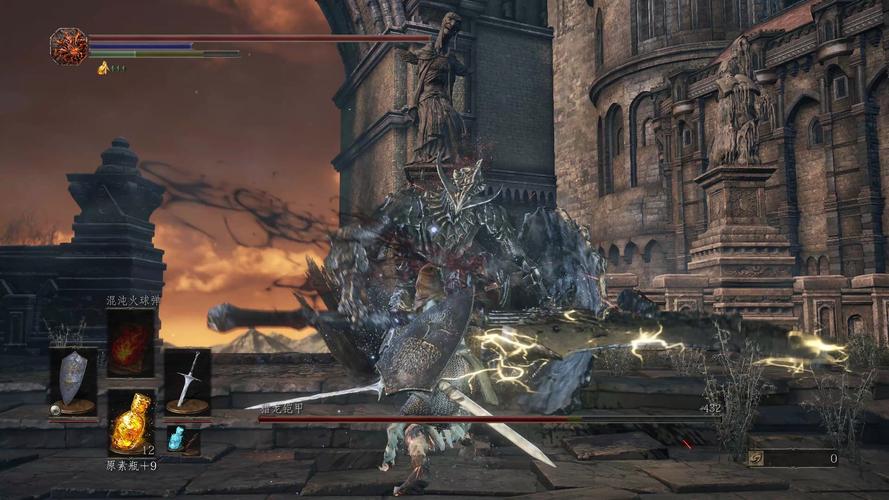The height and width of the screenshot is (500, 889).
Task: Click the golden buff status icon
Action: click(x=103, y=67)
